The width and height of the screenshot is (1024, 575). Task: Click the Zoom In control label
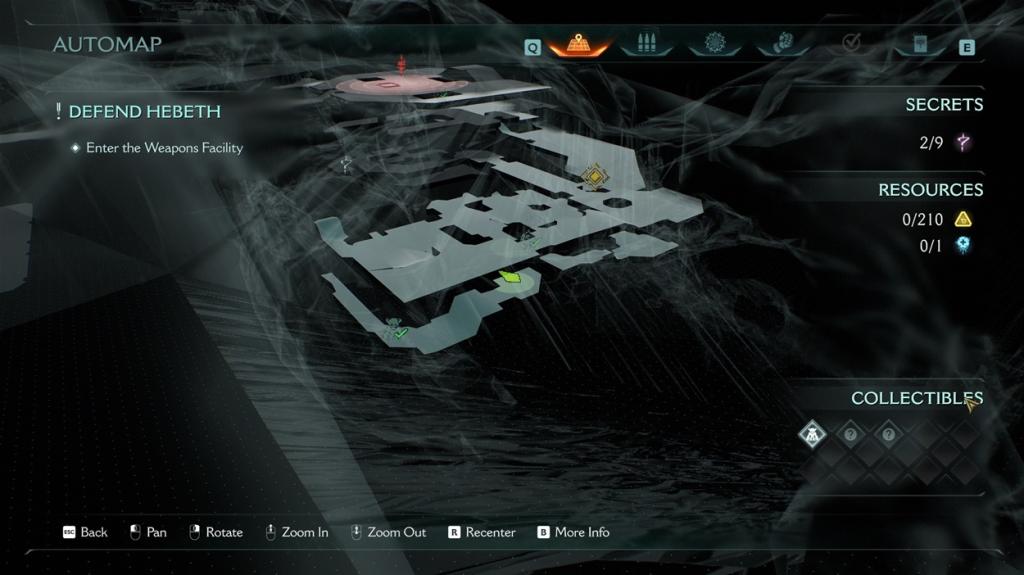click(297, 532)
